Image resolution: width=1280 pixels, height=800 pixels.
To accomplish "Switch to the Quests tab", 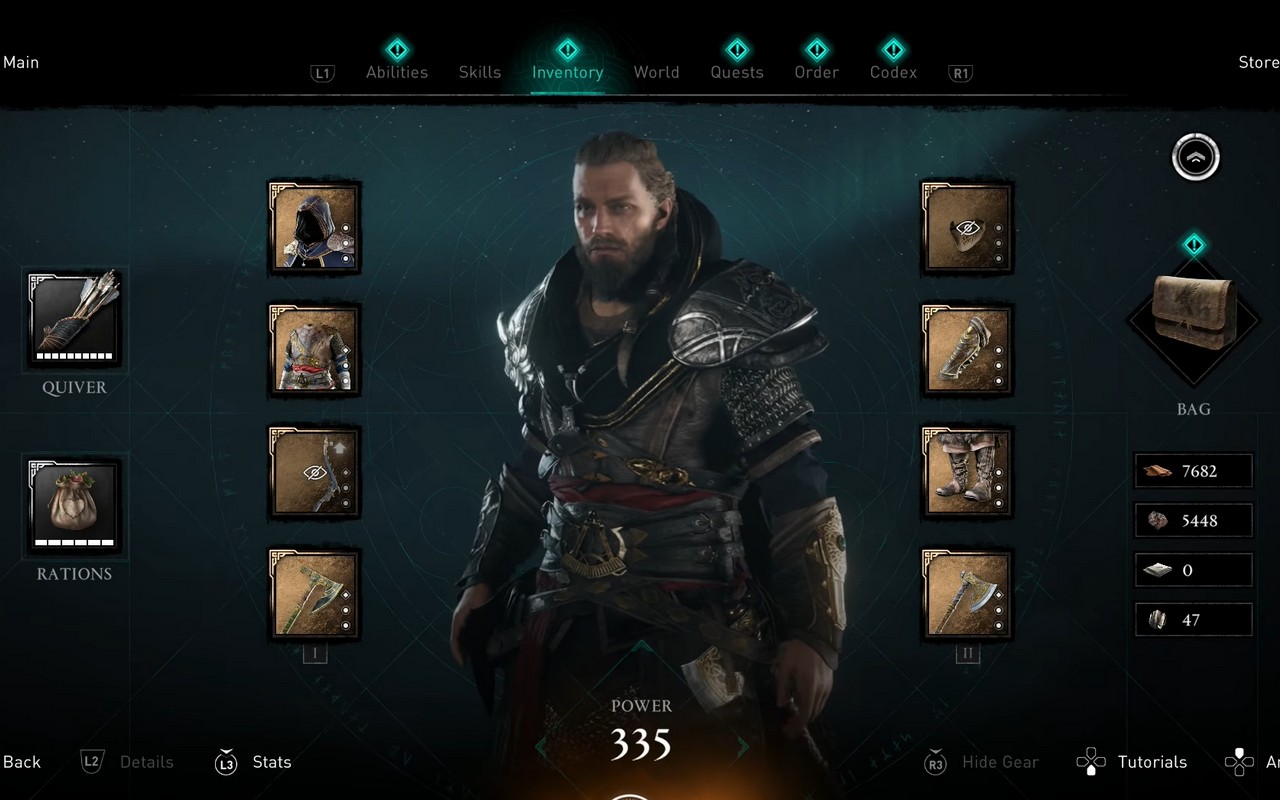I will pos(737,72).
